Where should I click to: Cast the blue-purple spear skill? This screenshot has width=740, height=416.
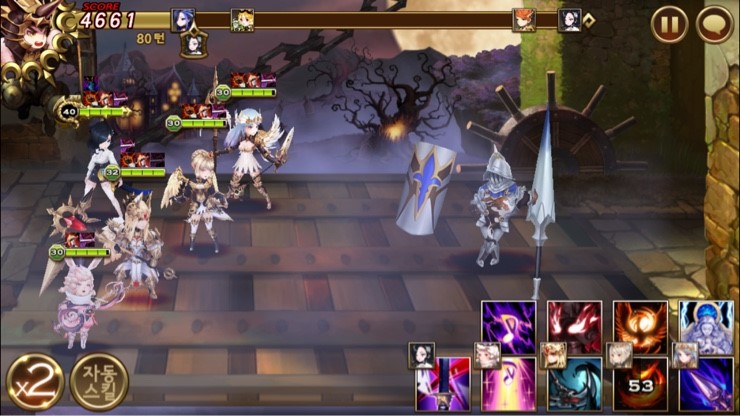coord(706,383)
